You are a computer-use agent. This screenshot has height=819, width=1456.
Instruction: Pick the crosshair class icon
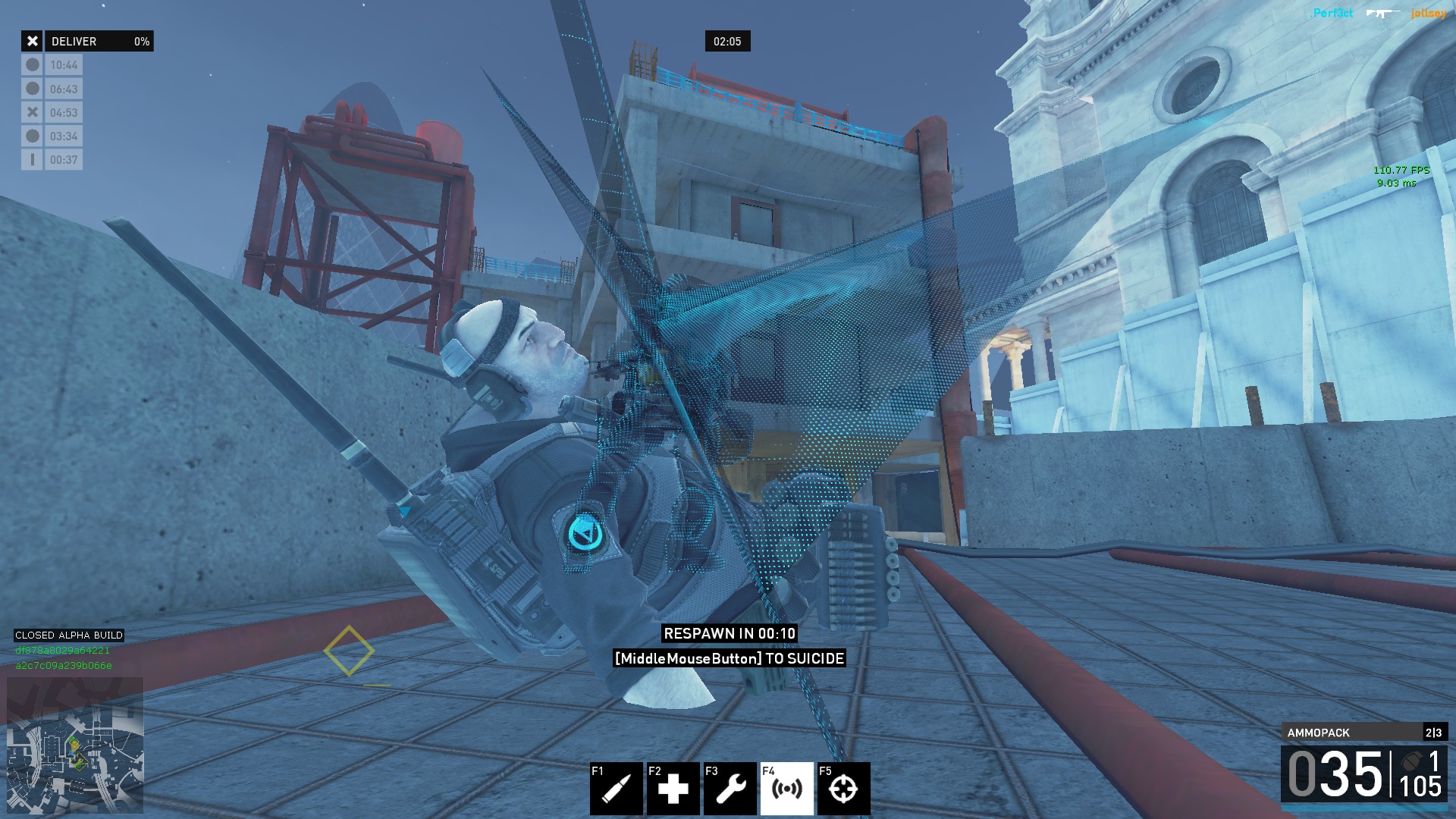pyautogui.click(x=843, y=789)
